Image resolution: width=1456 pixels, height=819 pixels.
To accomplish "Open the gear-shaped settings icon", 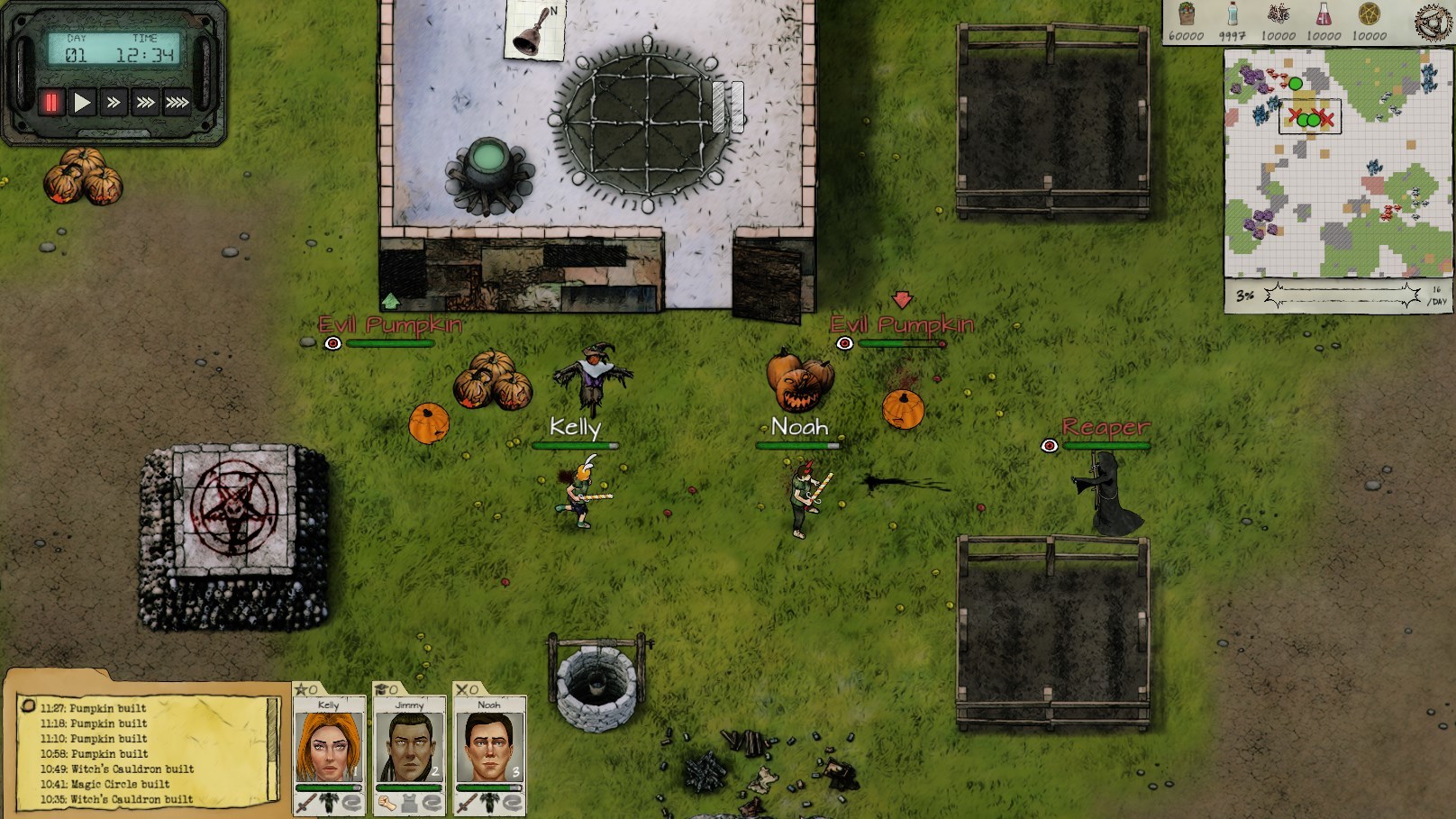I will (1434, 22).
